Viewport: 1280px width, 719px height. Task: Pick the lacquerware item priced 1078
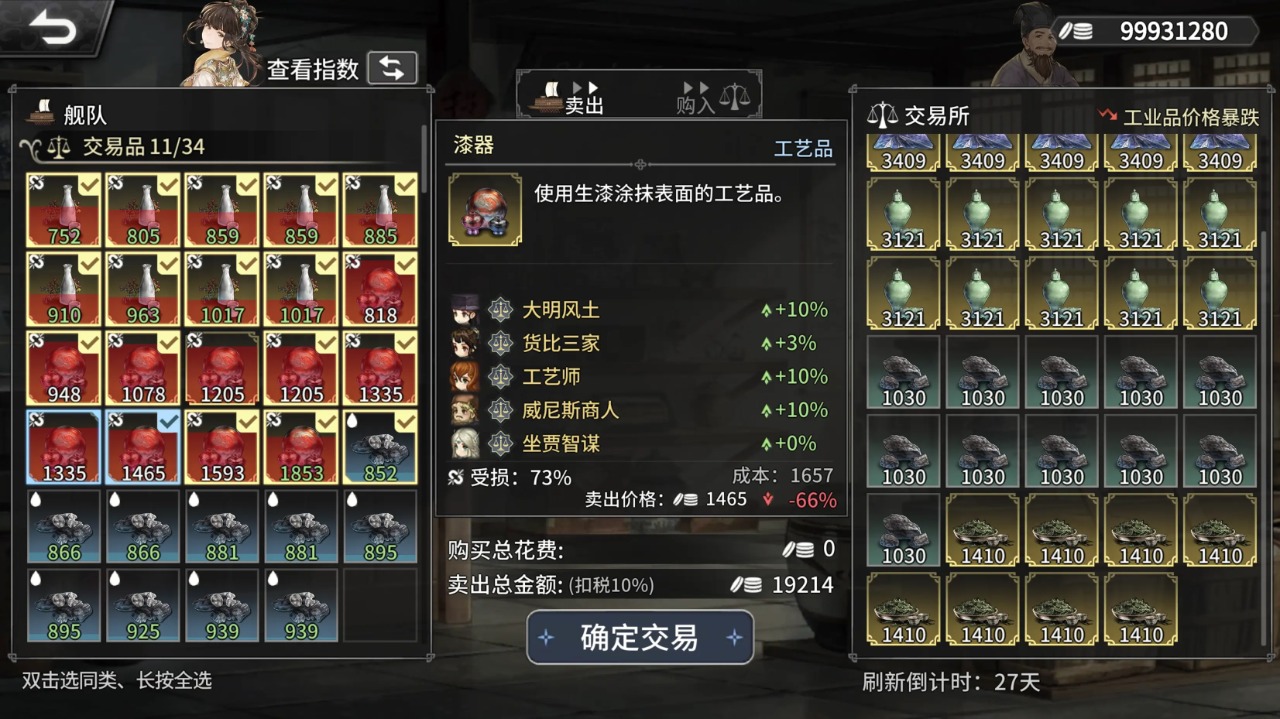click(143, 368)
